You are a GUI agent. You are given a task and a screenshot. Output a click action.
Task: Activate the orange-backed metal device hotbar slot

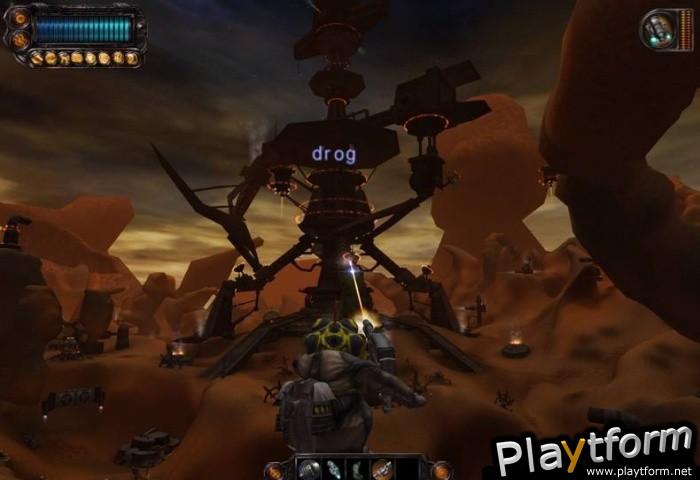(381, 469)
